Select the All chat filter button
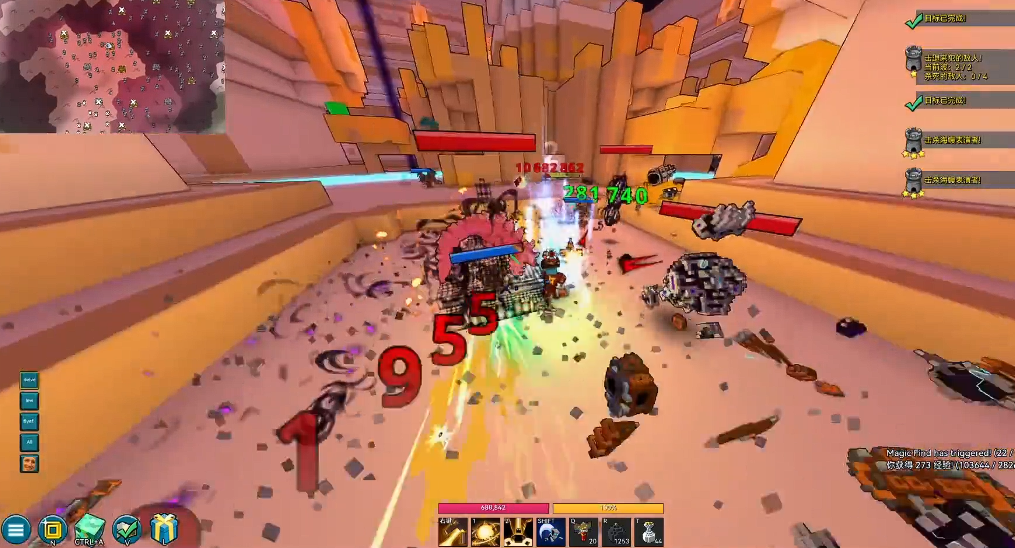Viewport: 1015px width, 548px height. [x=30, y=440]
